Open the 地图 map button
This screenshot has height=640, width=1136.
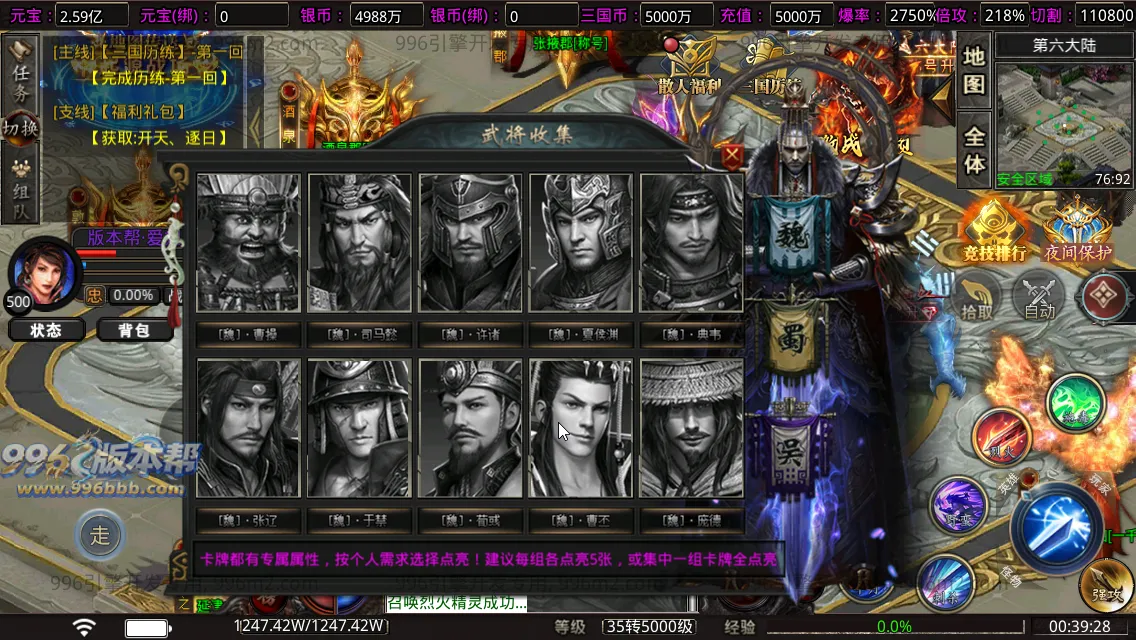click(974, 69)
